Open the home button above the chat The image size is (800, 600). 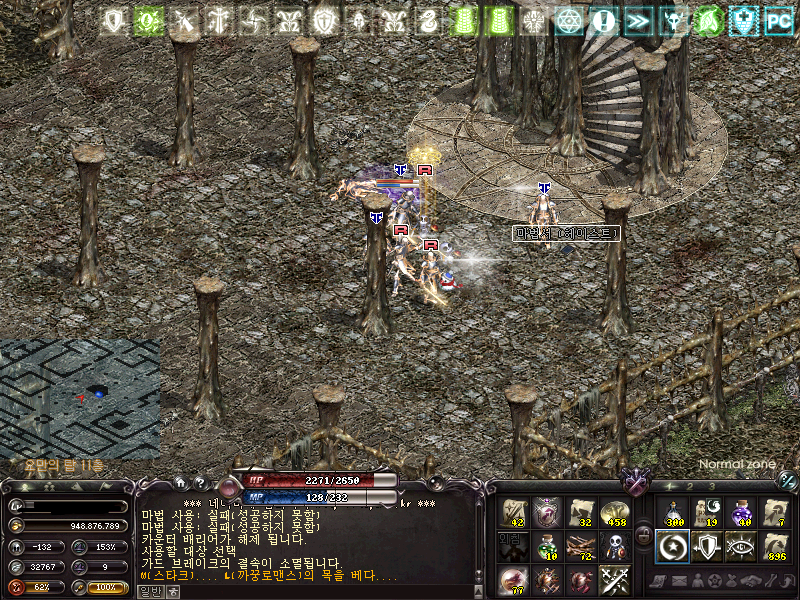[180, 482]
